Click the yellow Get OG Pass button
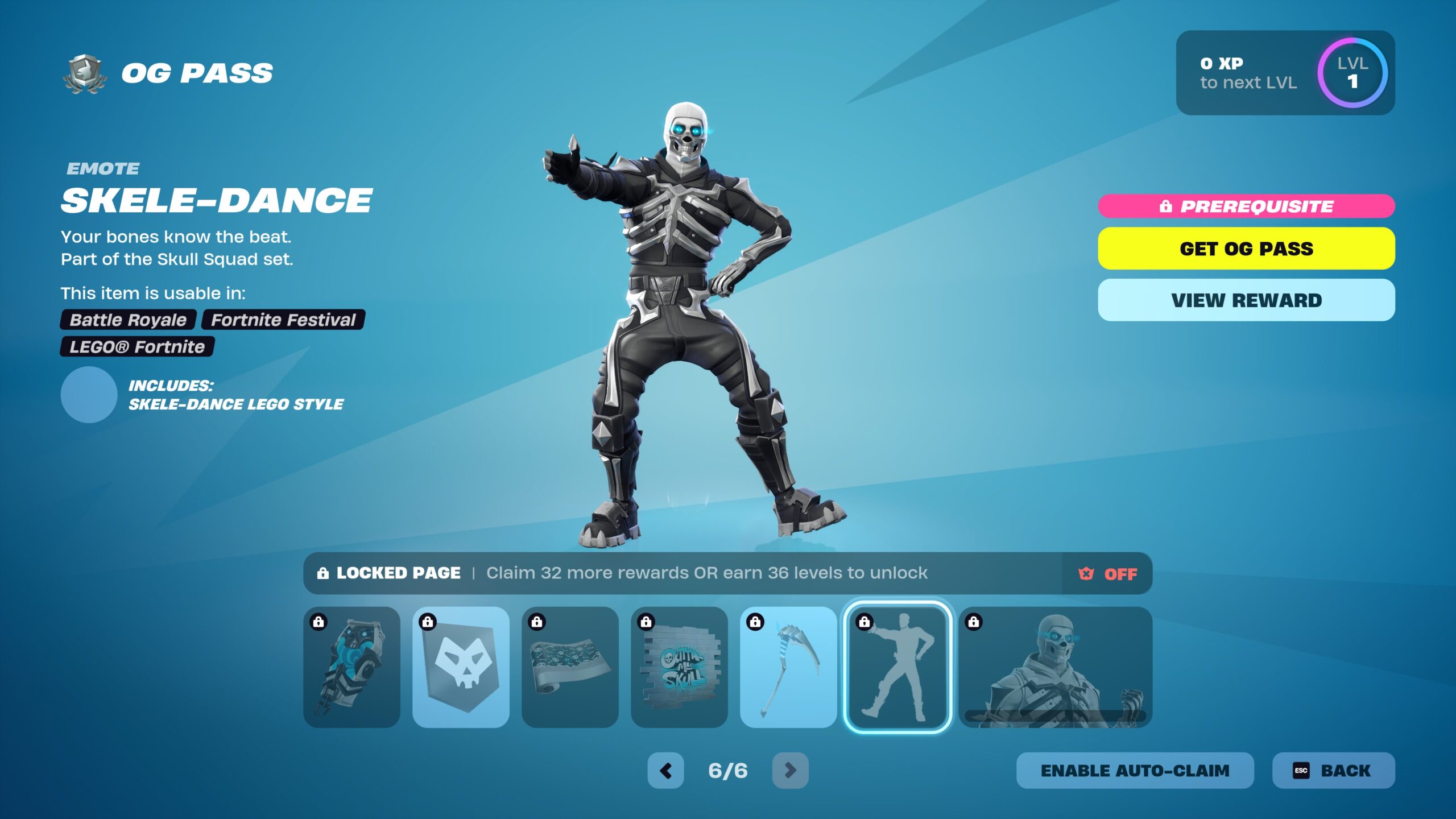The width and height of the screenshot is (1456, 819). pos(1246,249)
